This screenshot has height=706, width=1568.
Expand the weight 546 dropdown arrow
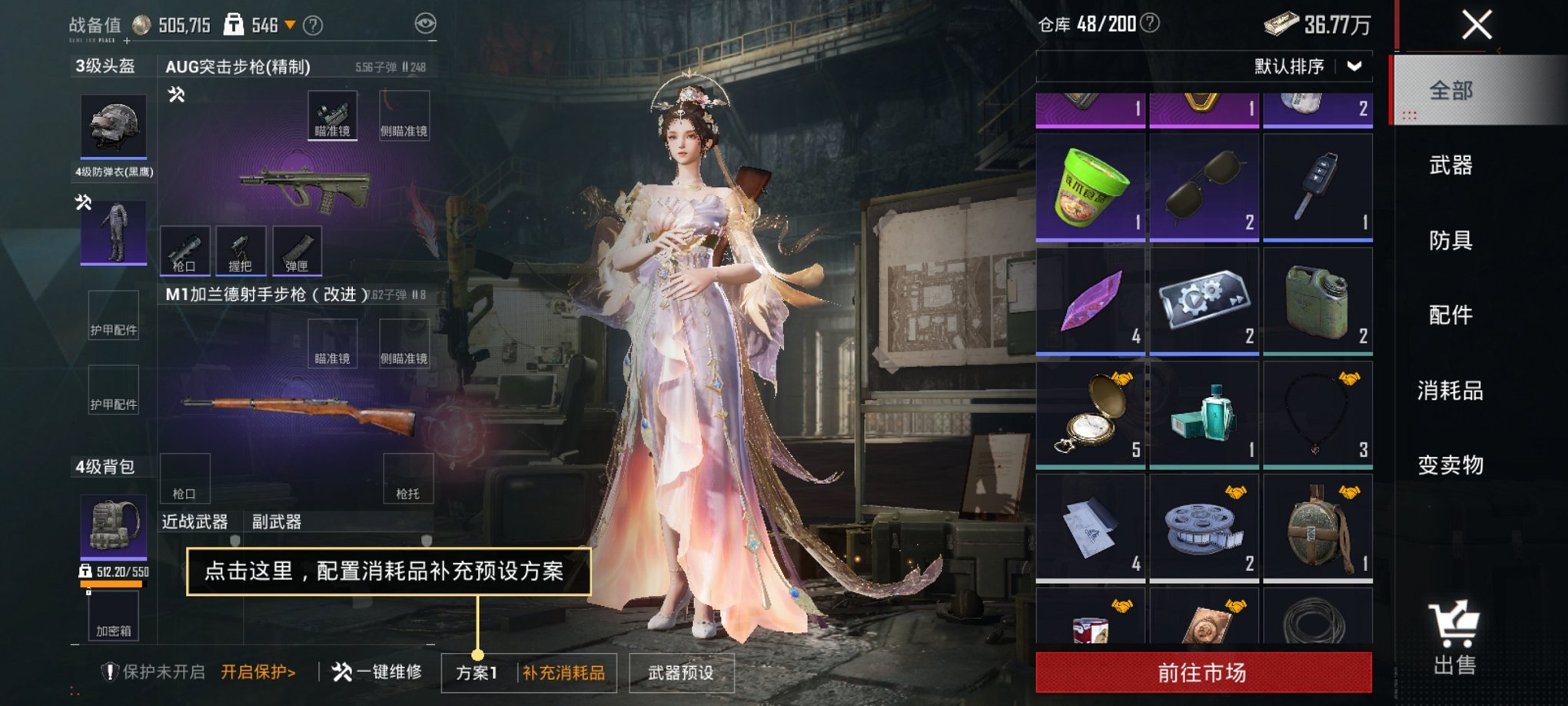291,23
